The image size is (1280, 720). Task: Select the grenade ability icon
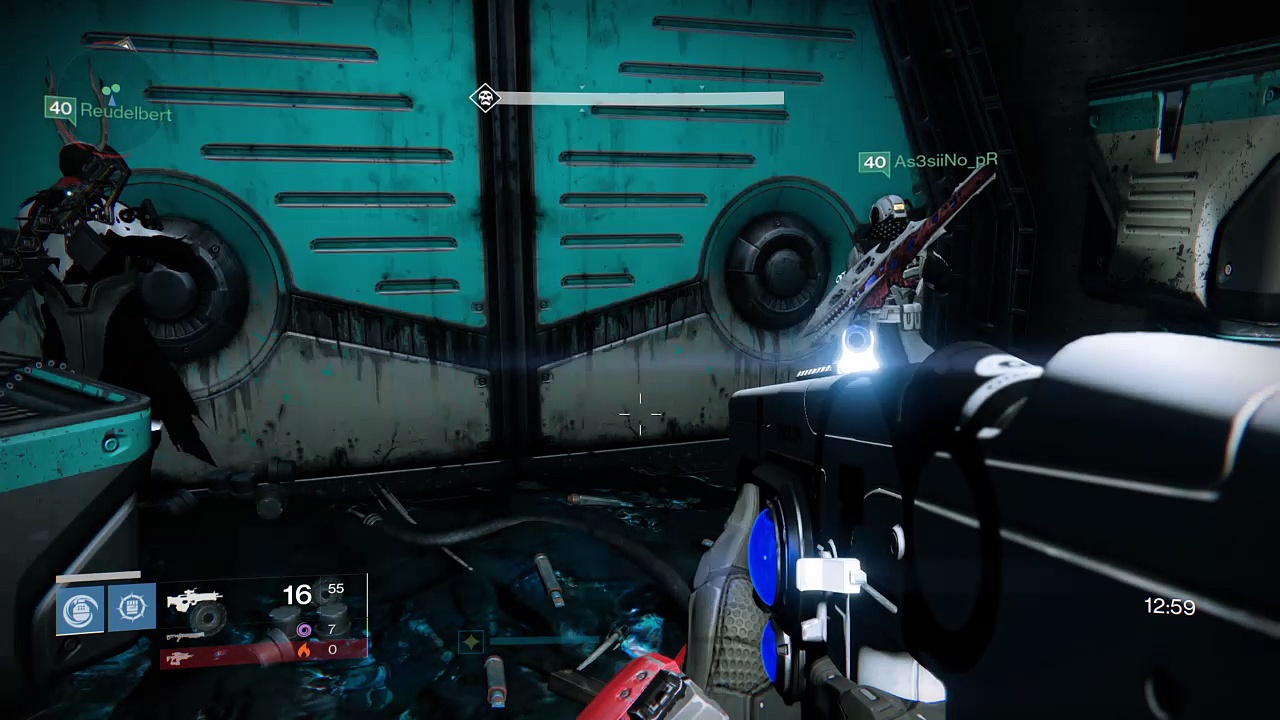[81, 609]
